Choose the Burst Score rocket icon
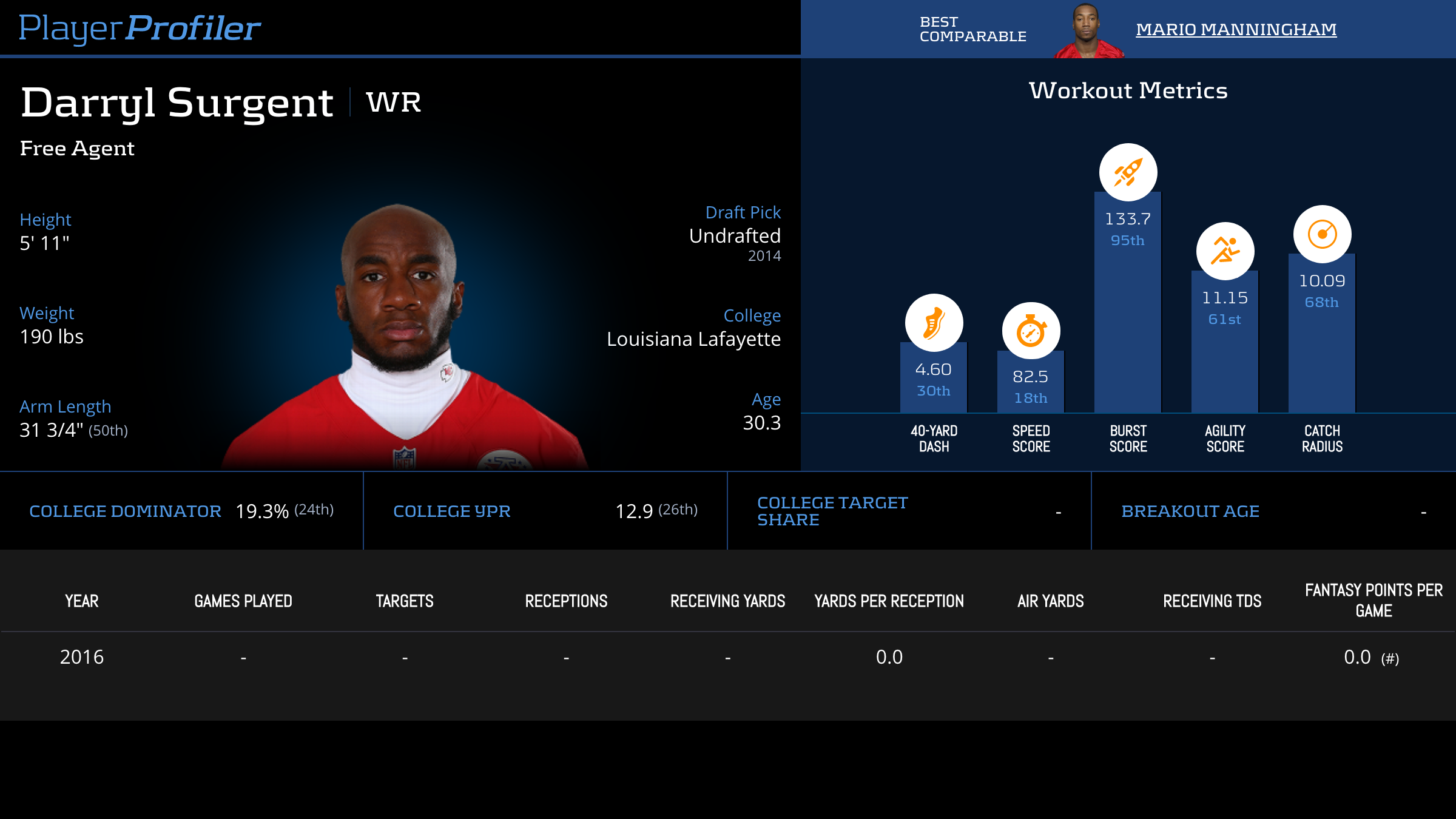 tap(1128, 172)
